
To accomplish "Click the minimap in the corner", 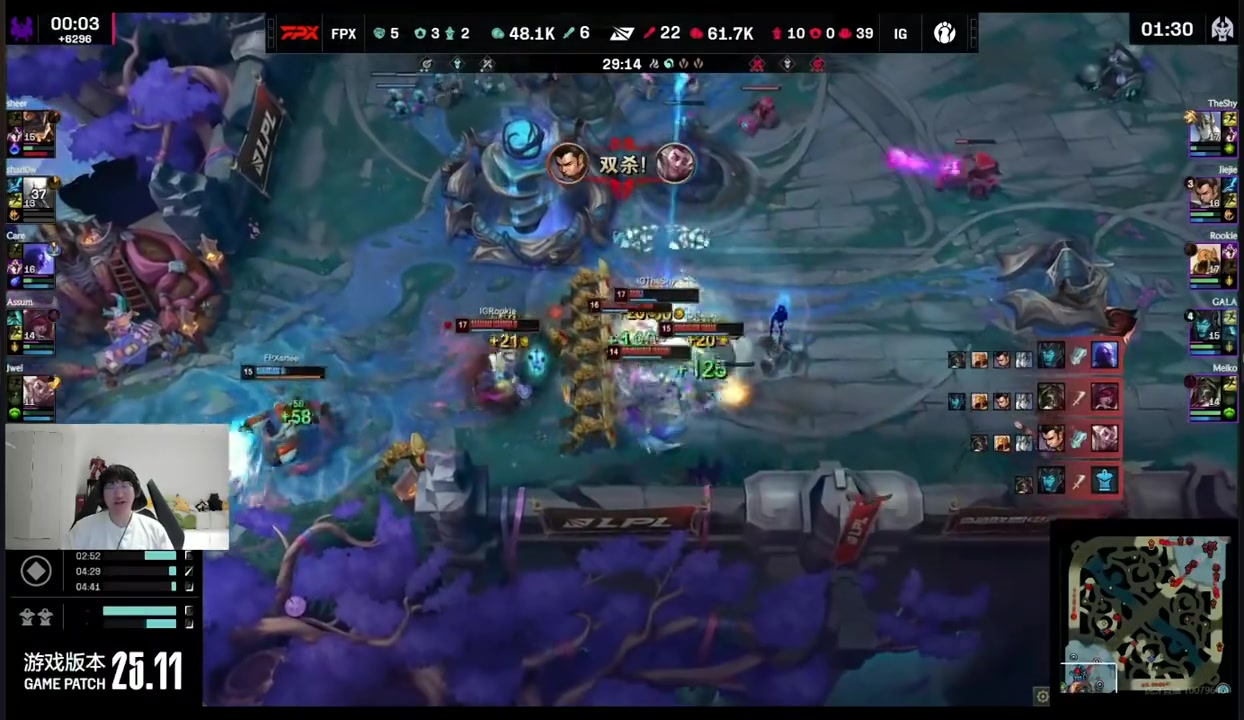I will [1146, 611].
